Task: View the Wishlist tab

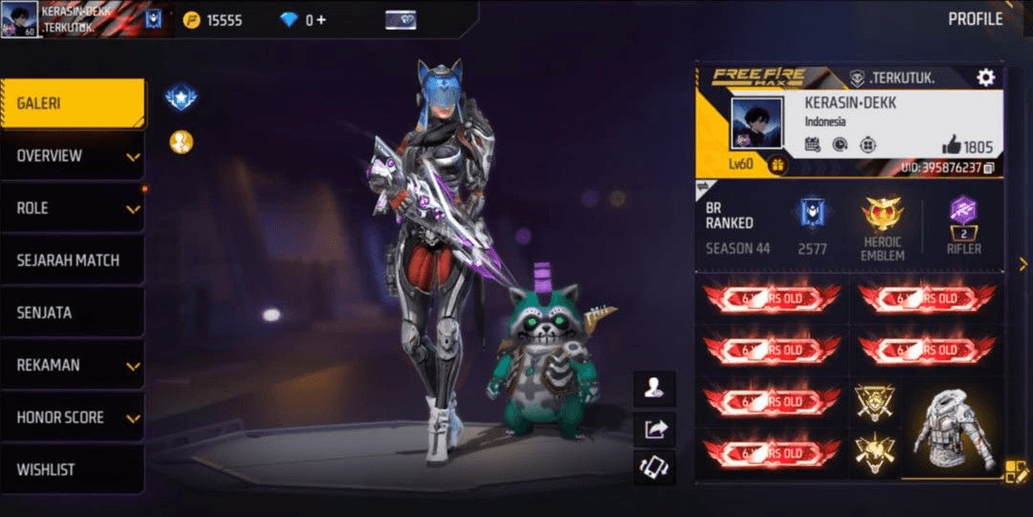Action: 72,469
